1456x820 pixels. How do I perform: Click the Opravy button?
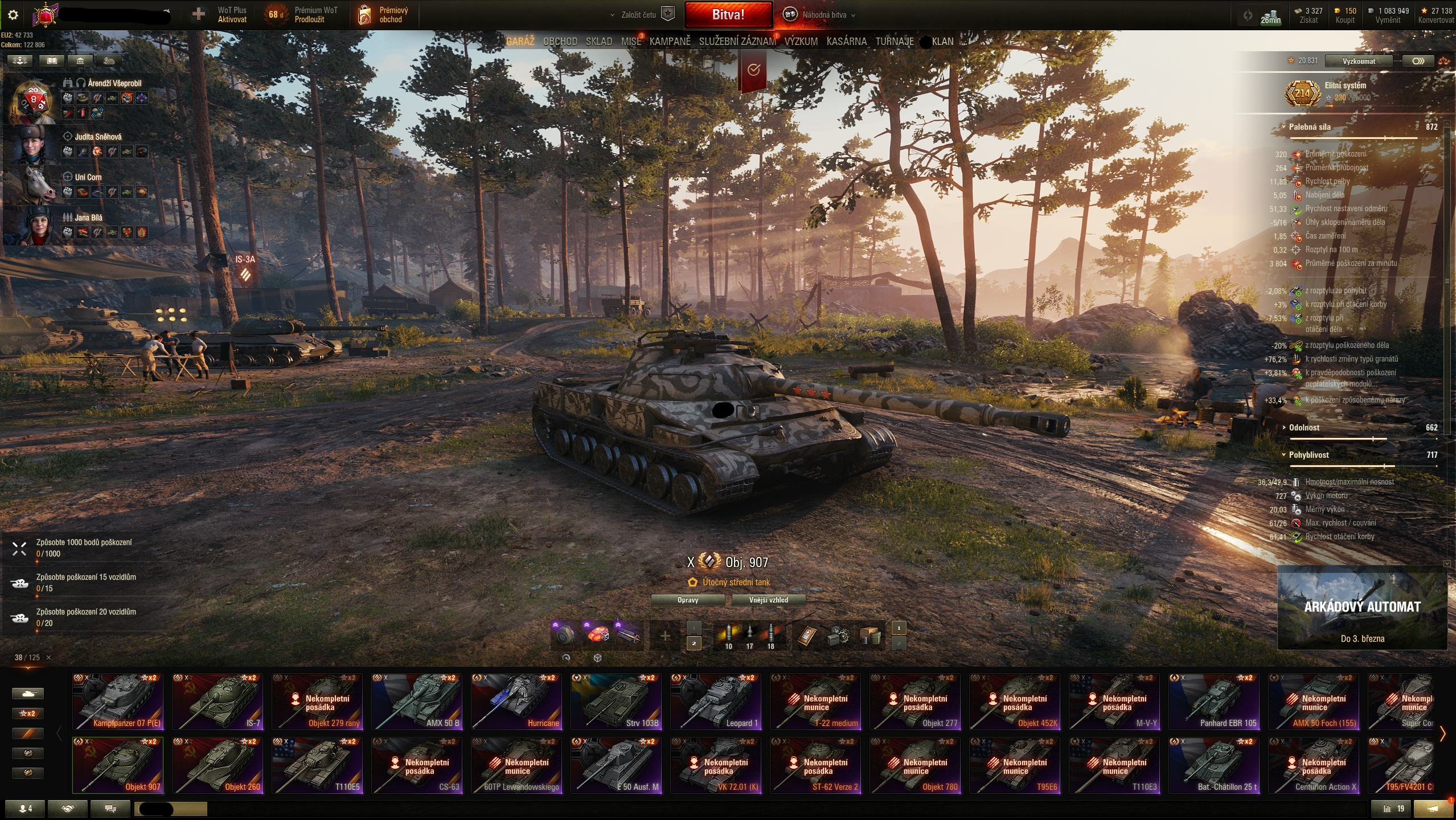coord(687,600)
